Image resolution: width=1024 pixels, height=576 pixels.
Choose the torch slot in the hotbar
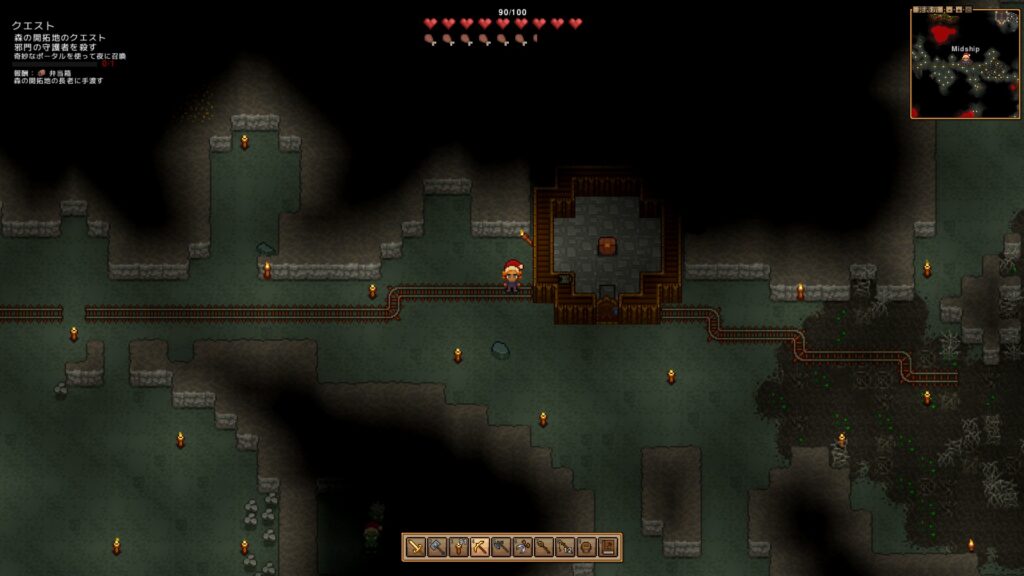coord(458,547)
